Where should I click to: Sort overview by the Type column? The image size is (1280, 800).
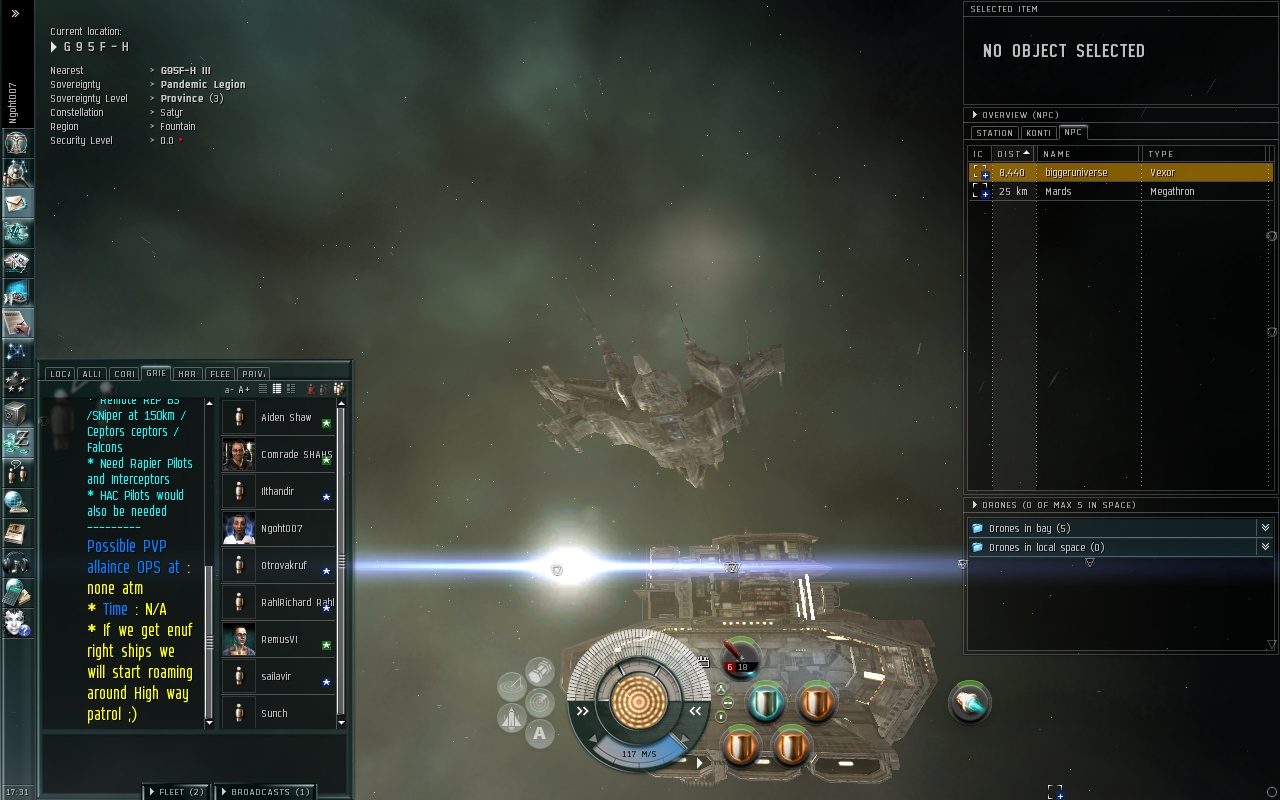coord(1161,154)
